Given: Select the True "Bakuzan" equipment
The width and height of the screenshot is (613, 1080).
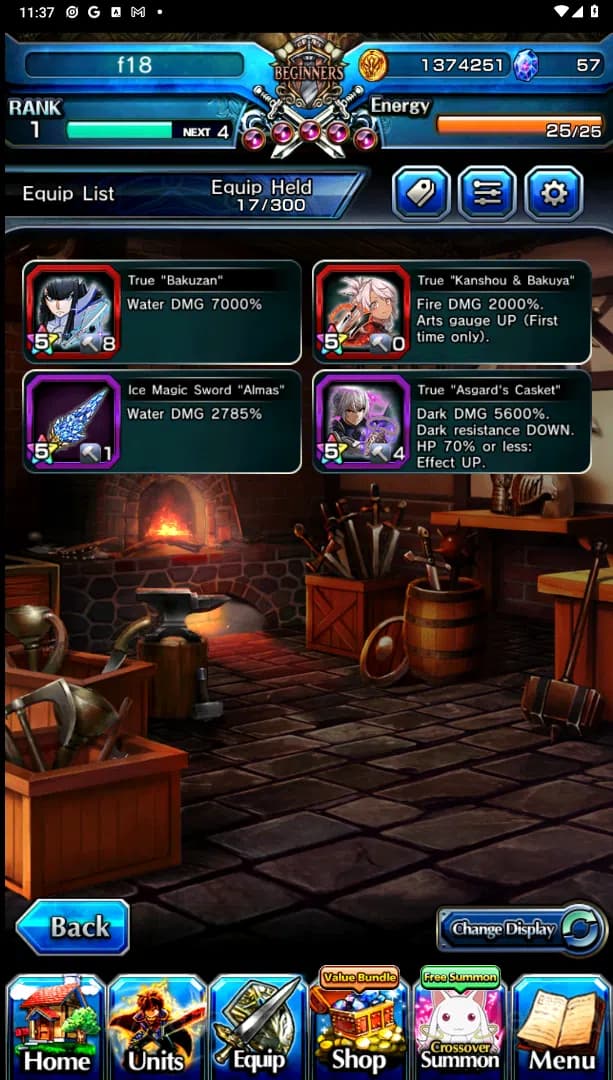Looking at the screenshot, I should tap(162, 312).
